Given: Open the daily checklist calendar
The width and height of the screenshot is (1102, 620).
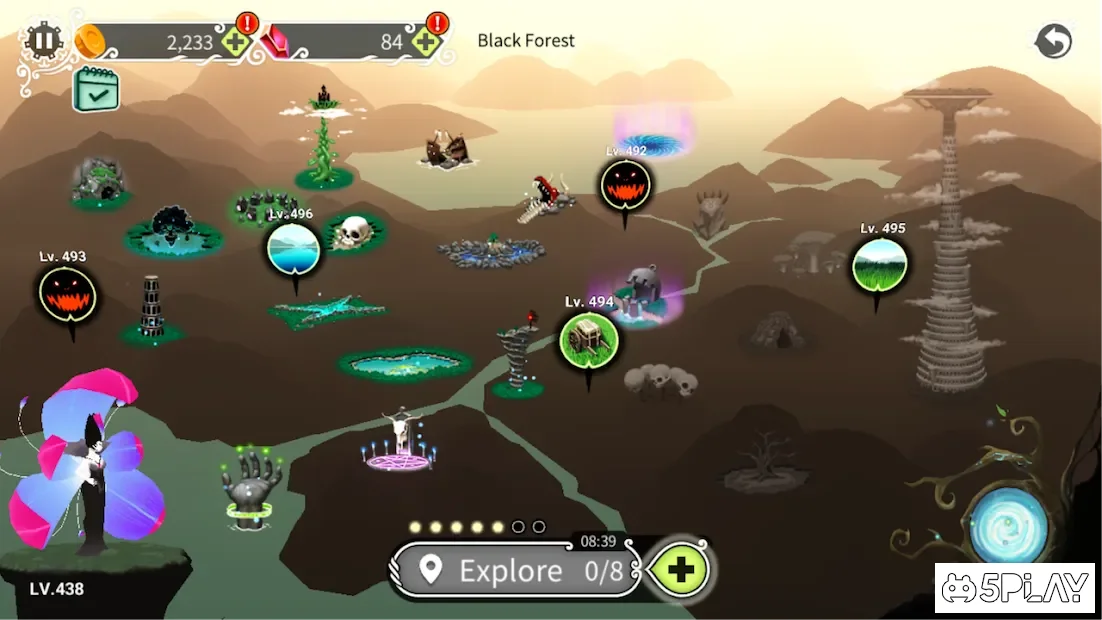Looking at the screenshot, I should (96, 89).
